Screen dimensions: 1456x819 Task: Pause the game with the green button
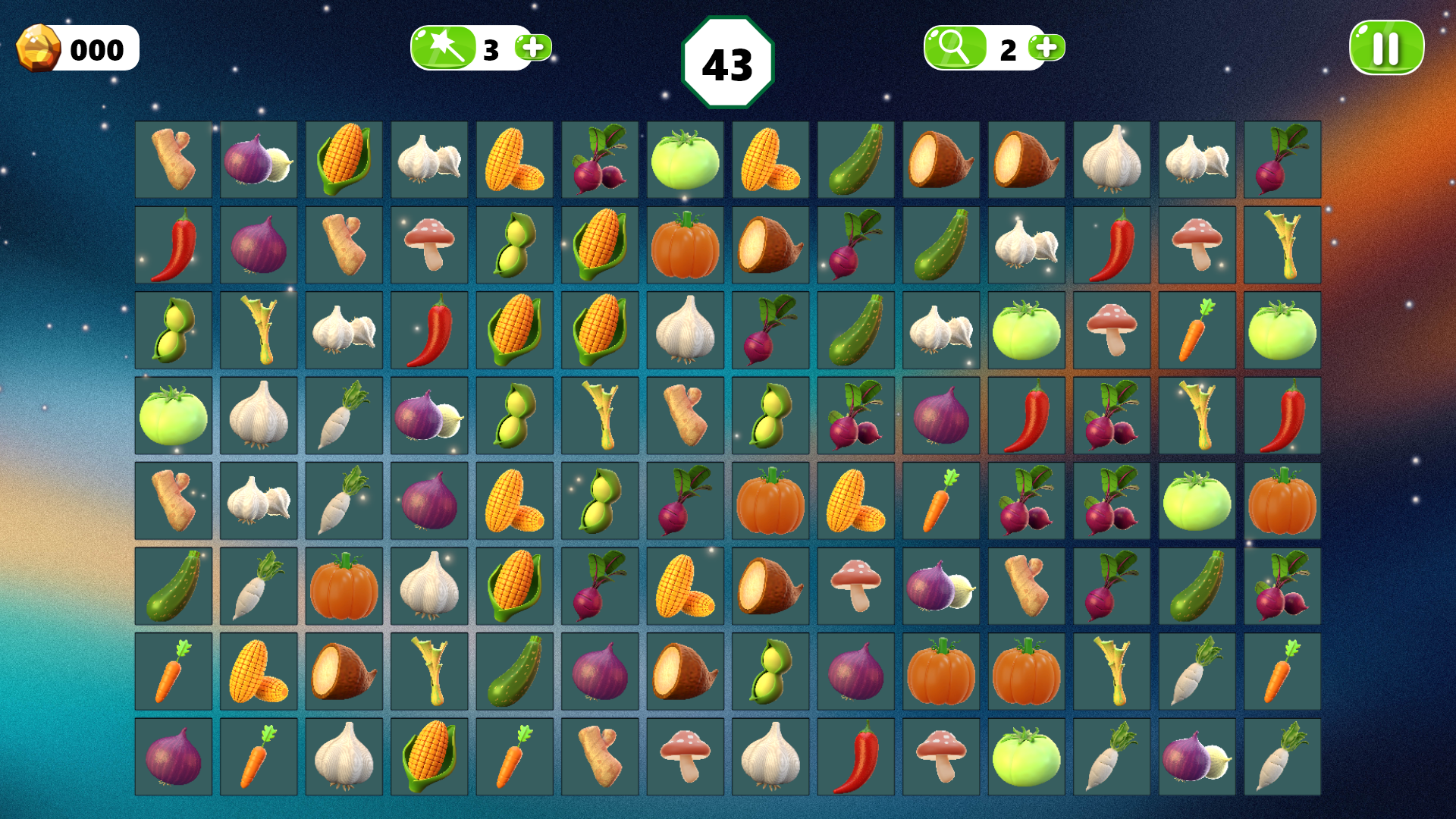[1386, 48]
